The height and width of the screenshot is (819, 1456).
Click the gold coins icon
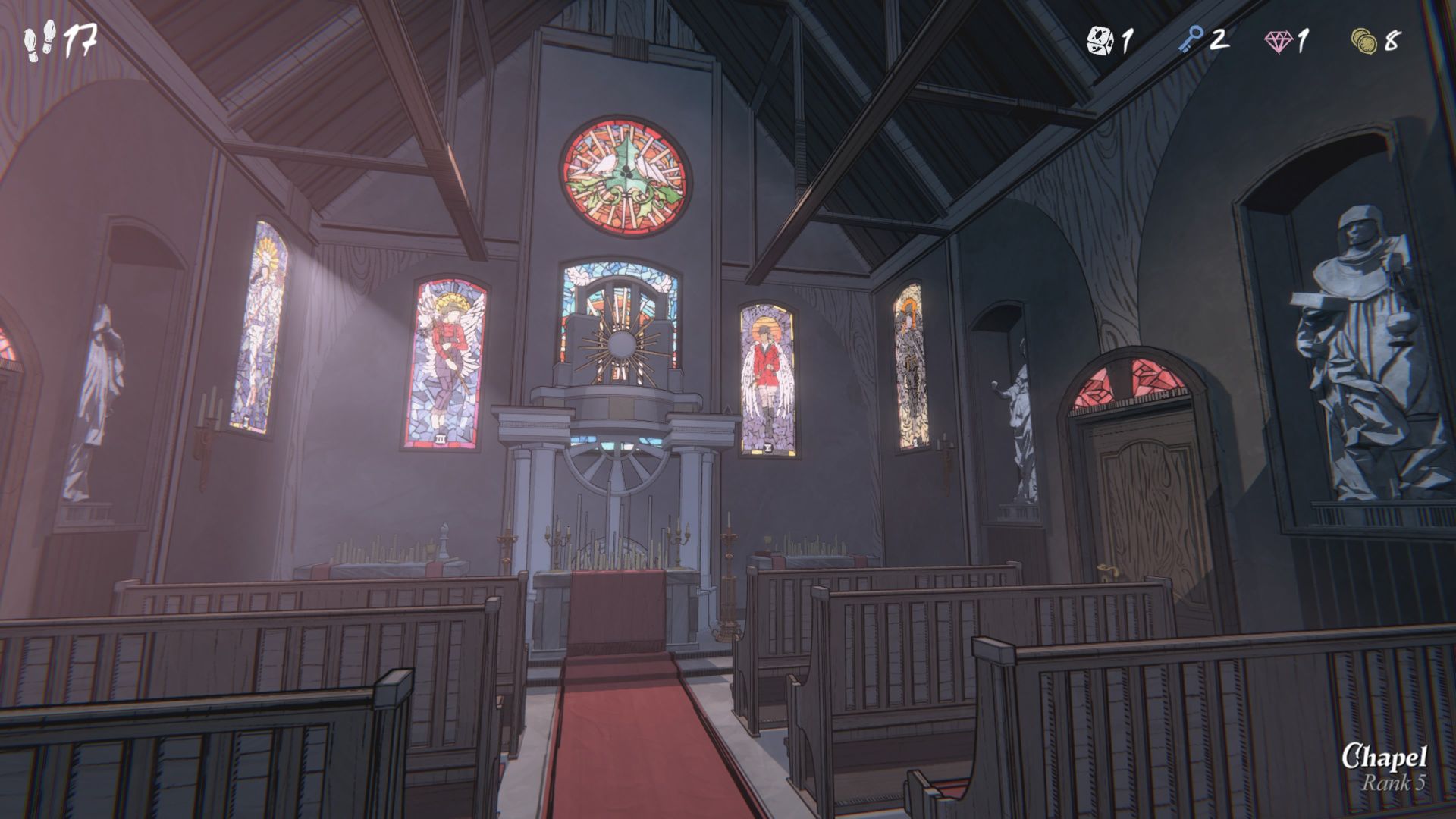pos(1363,41)
